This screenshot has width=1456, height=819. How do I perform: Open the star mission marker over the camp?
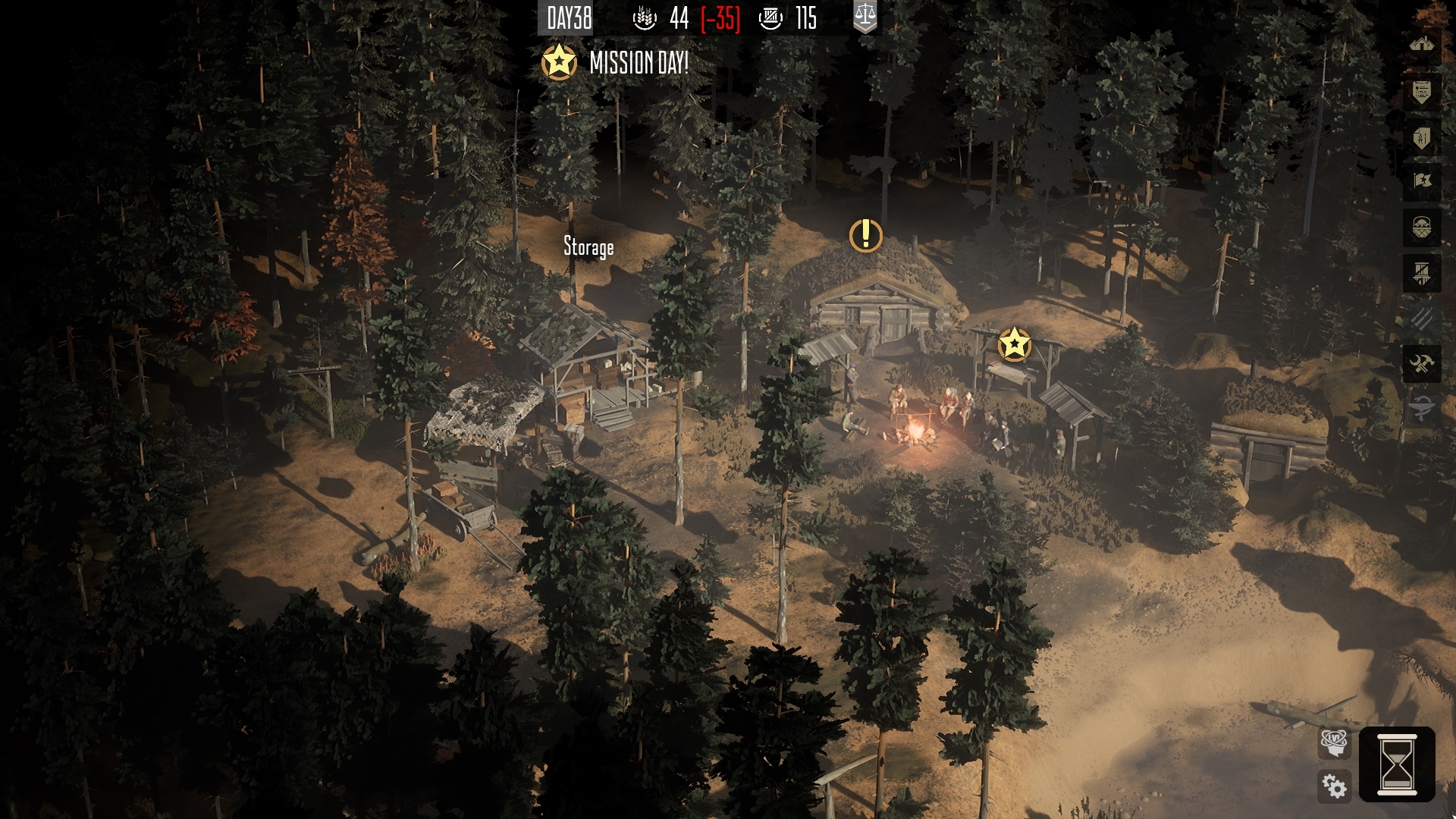click(1014, 345)
